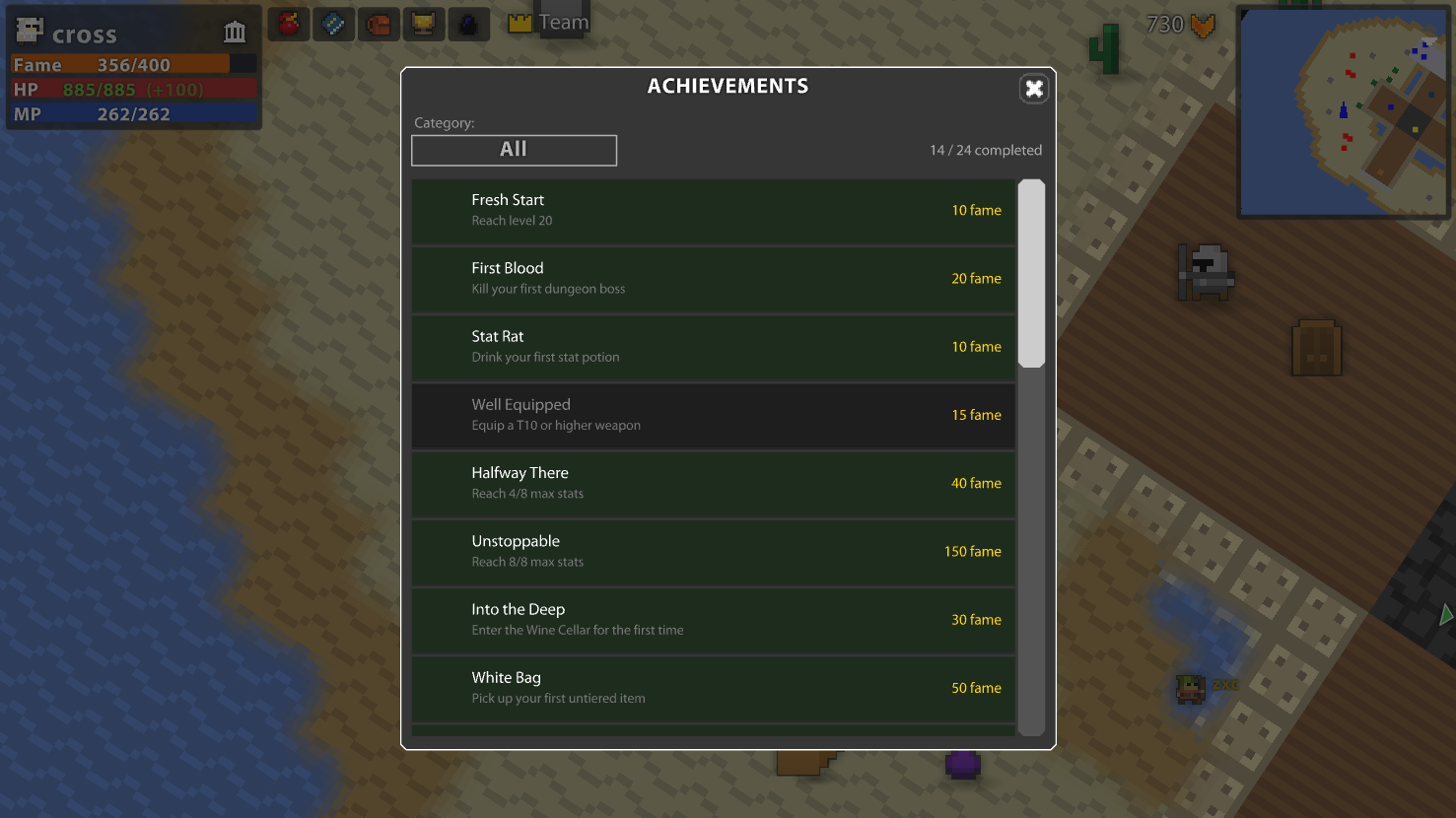Select the black bag icon in toolbar
The width and height of the screenshot is (1456, 818).
click(468, 24)
